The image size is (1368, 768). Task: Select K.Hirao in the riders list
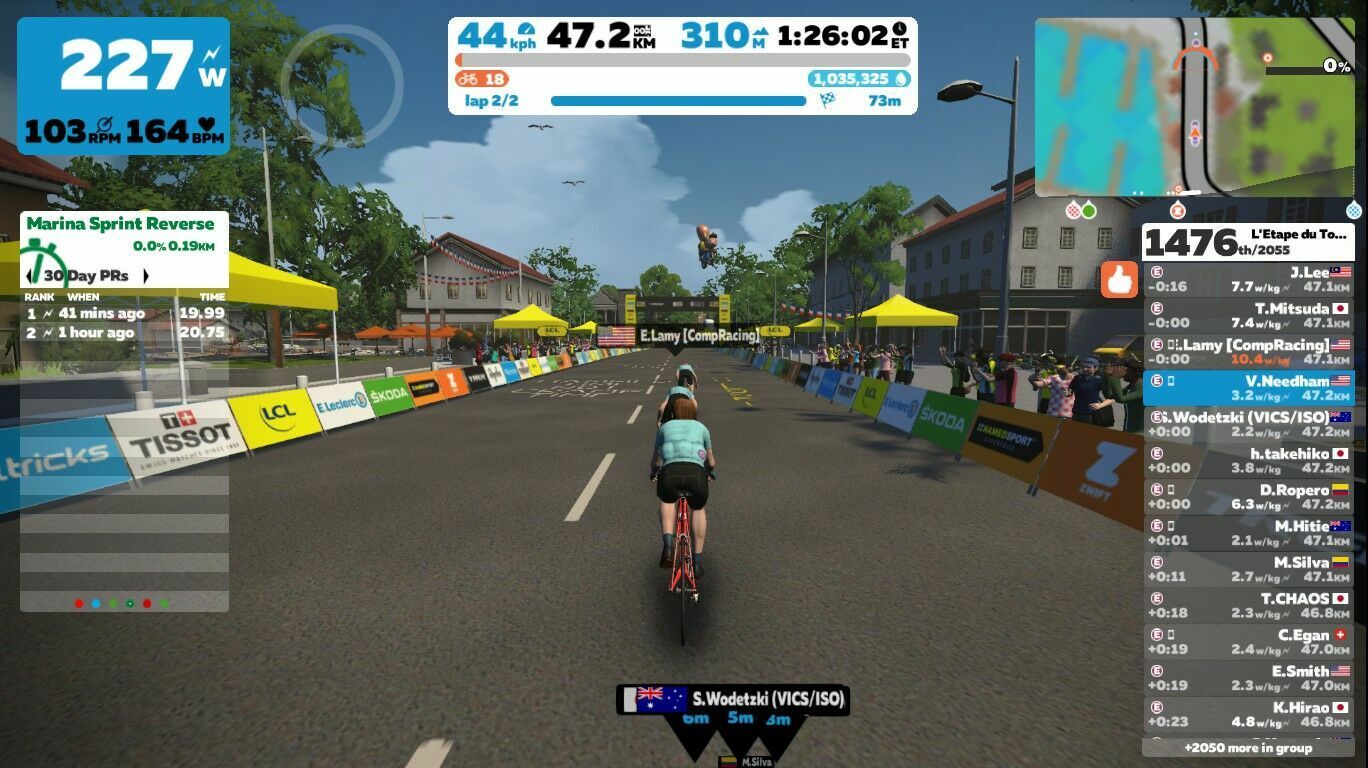tap(1248, 714)
